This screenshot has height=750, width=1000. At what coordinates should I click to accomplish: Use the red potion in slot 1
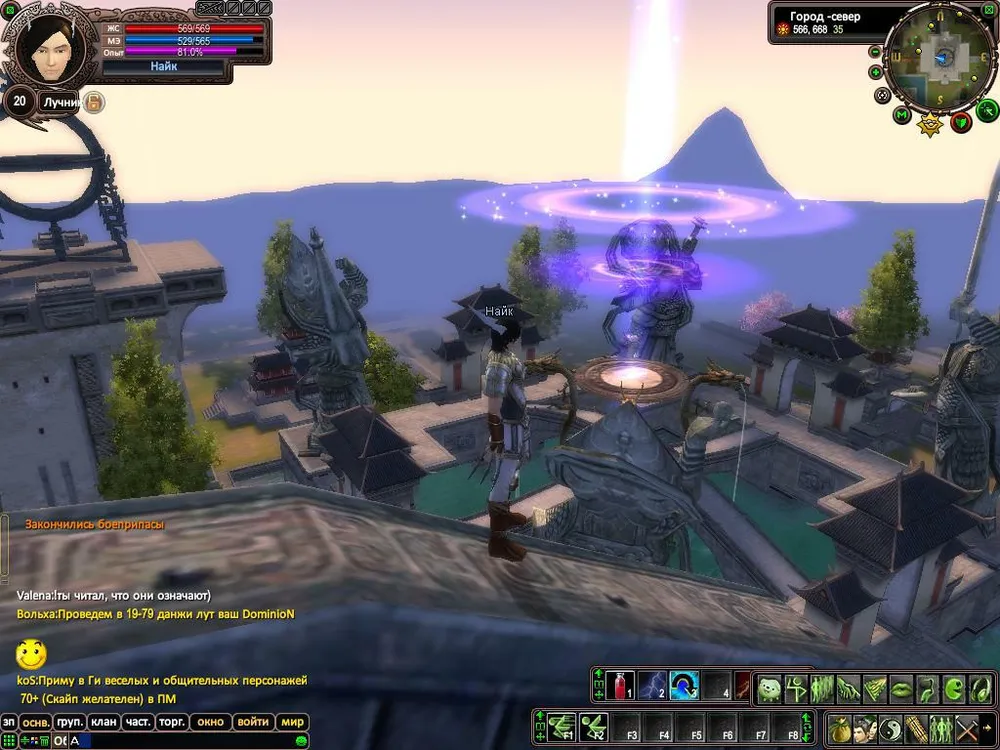pos(621,685)
